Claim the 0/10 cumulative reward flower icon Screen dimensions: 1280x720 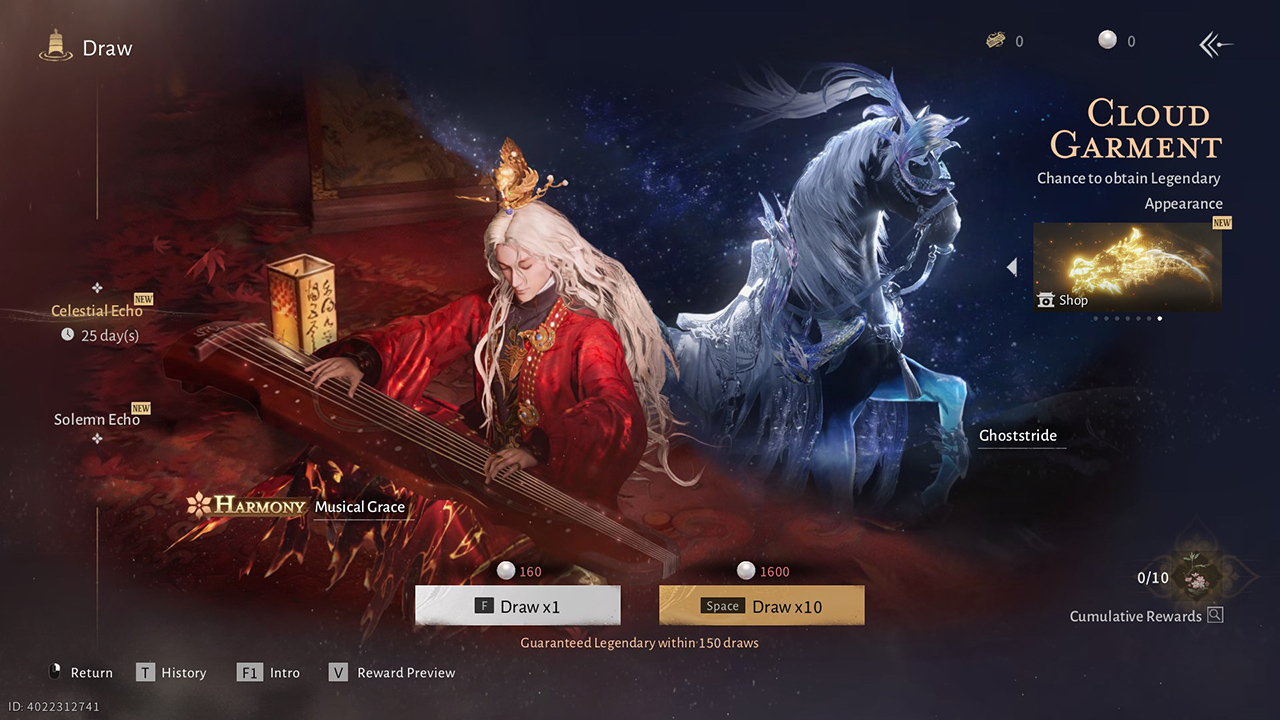tap(1191, 578)
